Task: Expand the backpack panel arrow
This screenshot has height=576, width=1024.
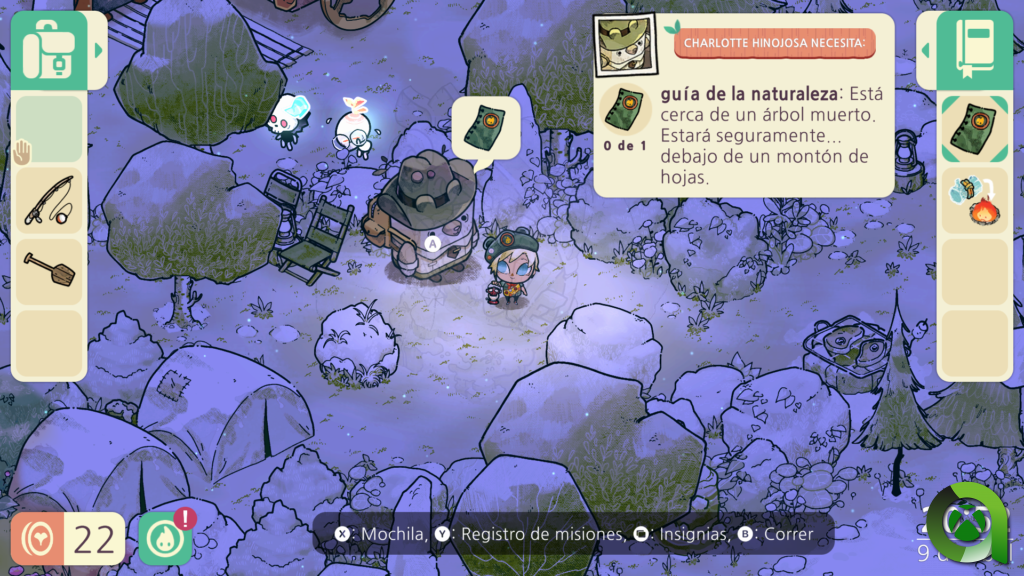Action: pos(98,49)
